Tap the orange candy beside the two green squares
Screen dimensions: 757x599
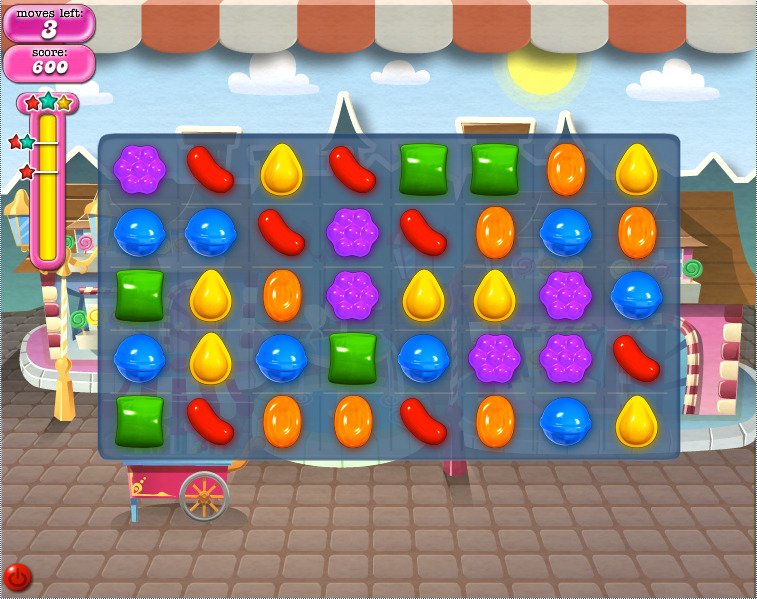(566, 169)
